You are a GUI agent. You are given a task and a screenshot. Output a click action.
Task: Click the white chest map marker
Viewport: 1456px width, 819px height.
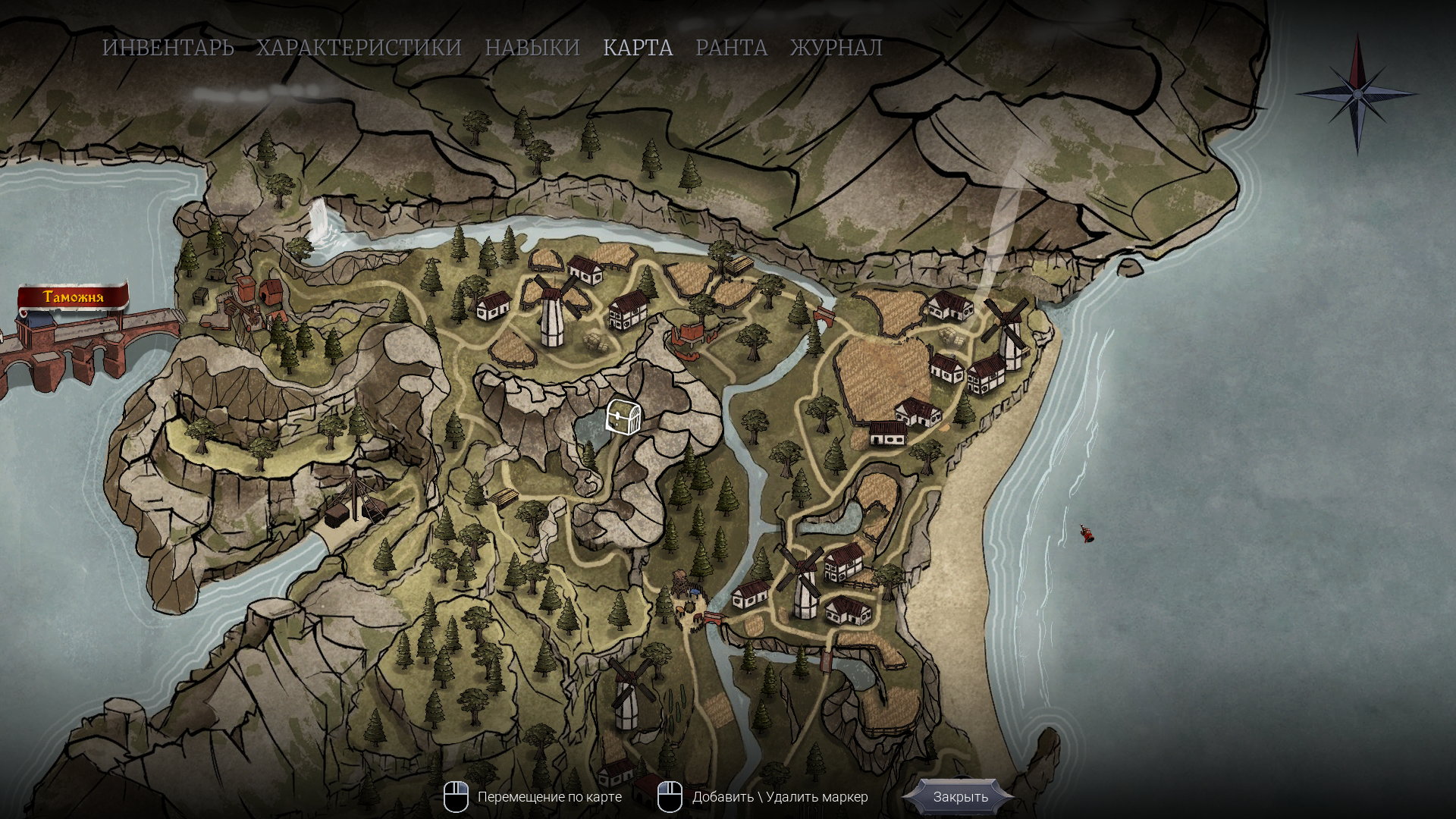(x=624, y=417)
